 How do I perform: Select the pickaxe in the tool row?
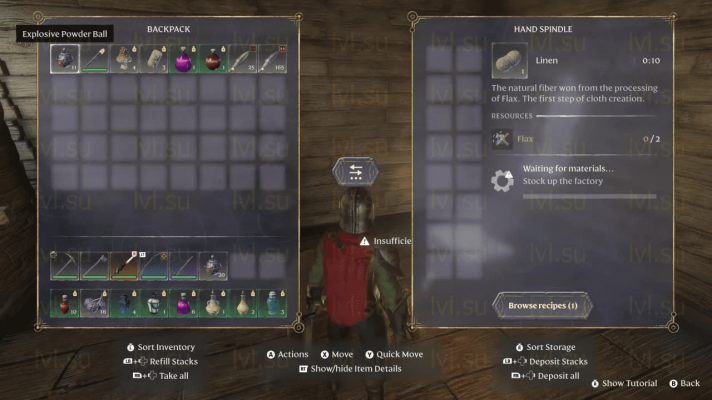pyautogui.click(x=65, y=265)
